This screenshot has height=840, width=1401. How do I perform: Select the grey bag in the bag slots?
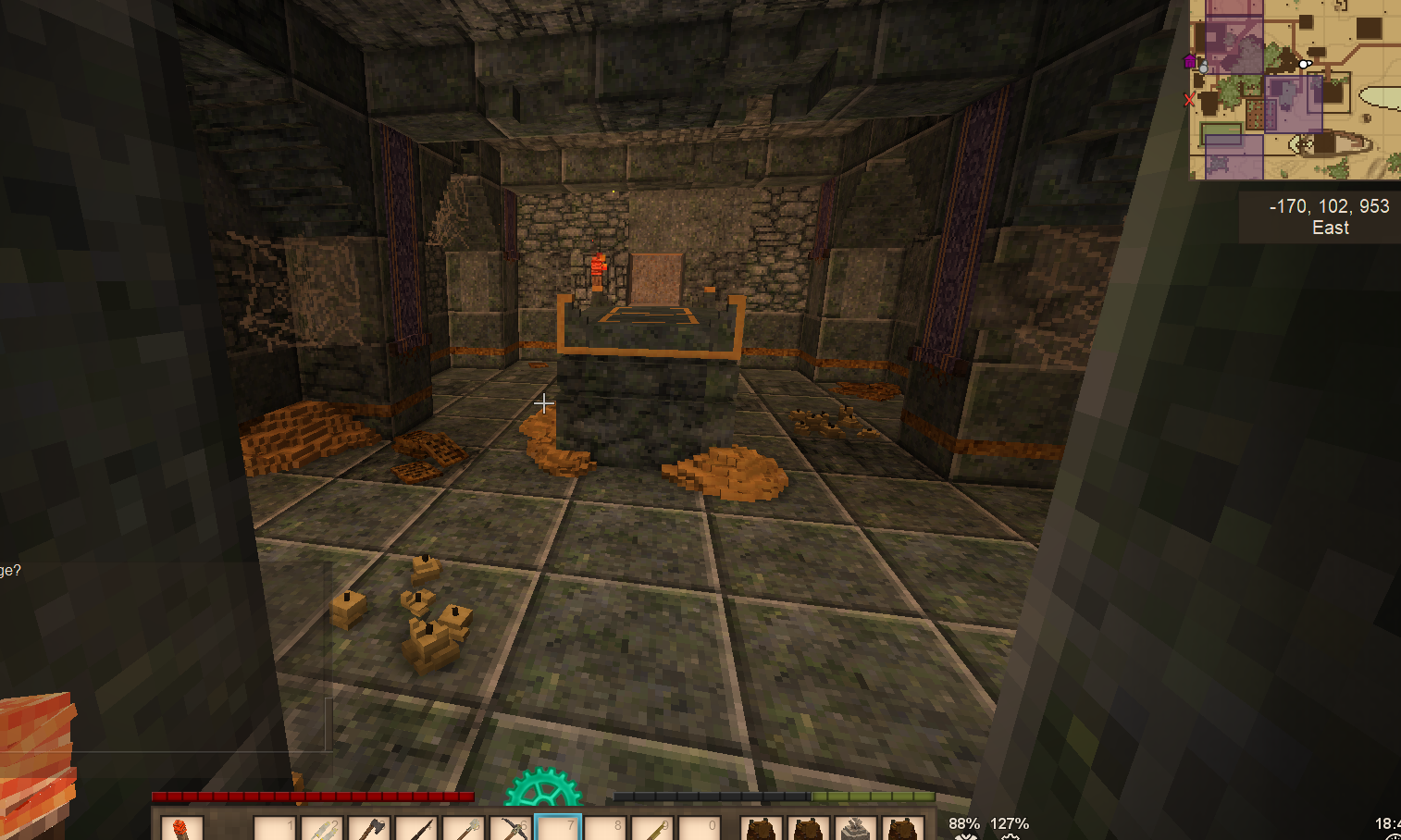point(855,829)
